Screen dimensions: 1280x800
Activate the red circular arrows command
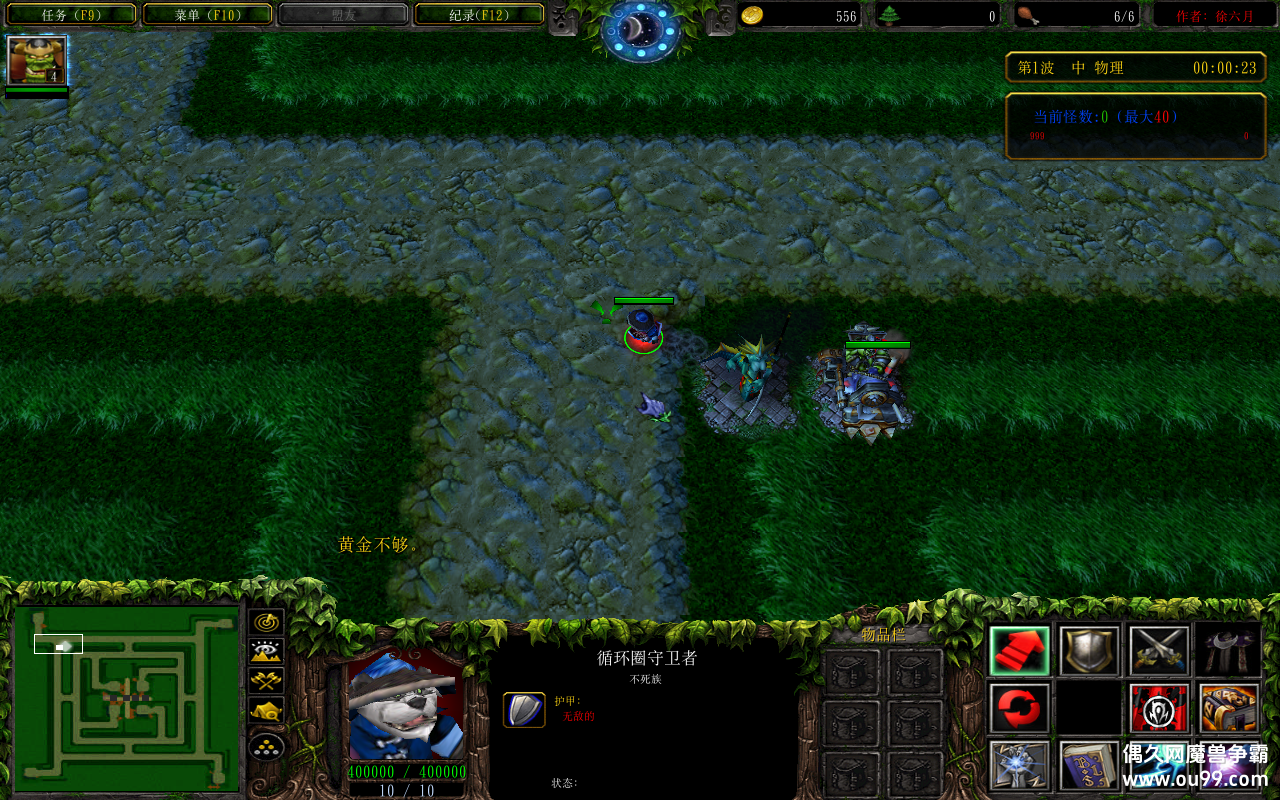1019,708
